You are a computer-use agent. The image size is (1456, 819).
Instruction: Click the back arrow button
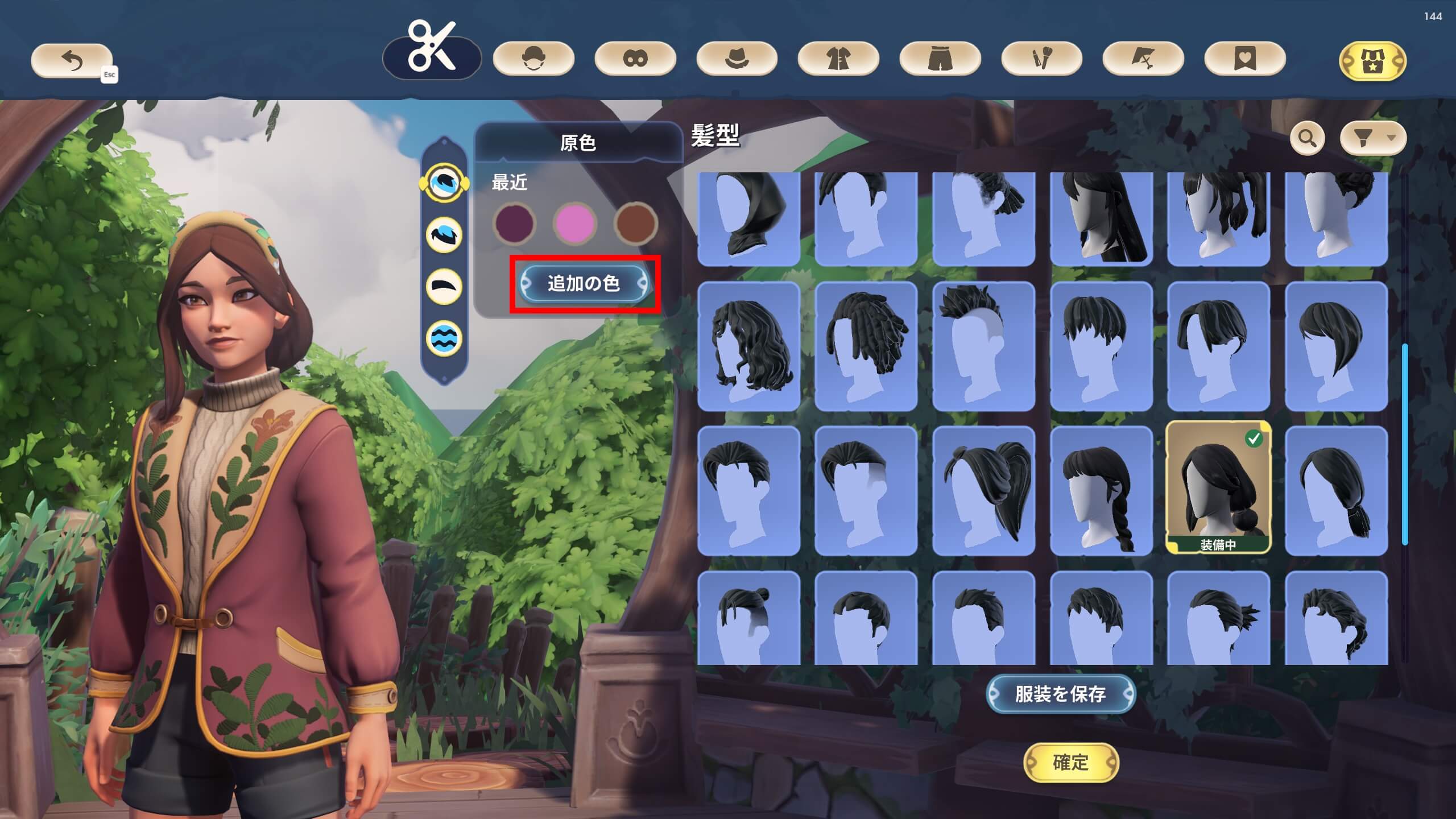(72, 60)
